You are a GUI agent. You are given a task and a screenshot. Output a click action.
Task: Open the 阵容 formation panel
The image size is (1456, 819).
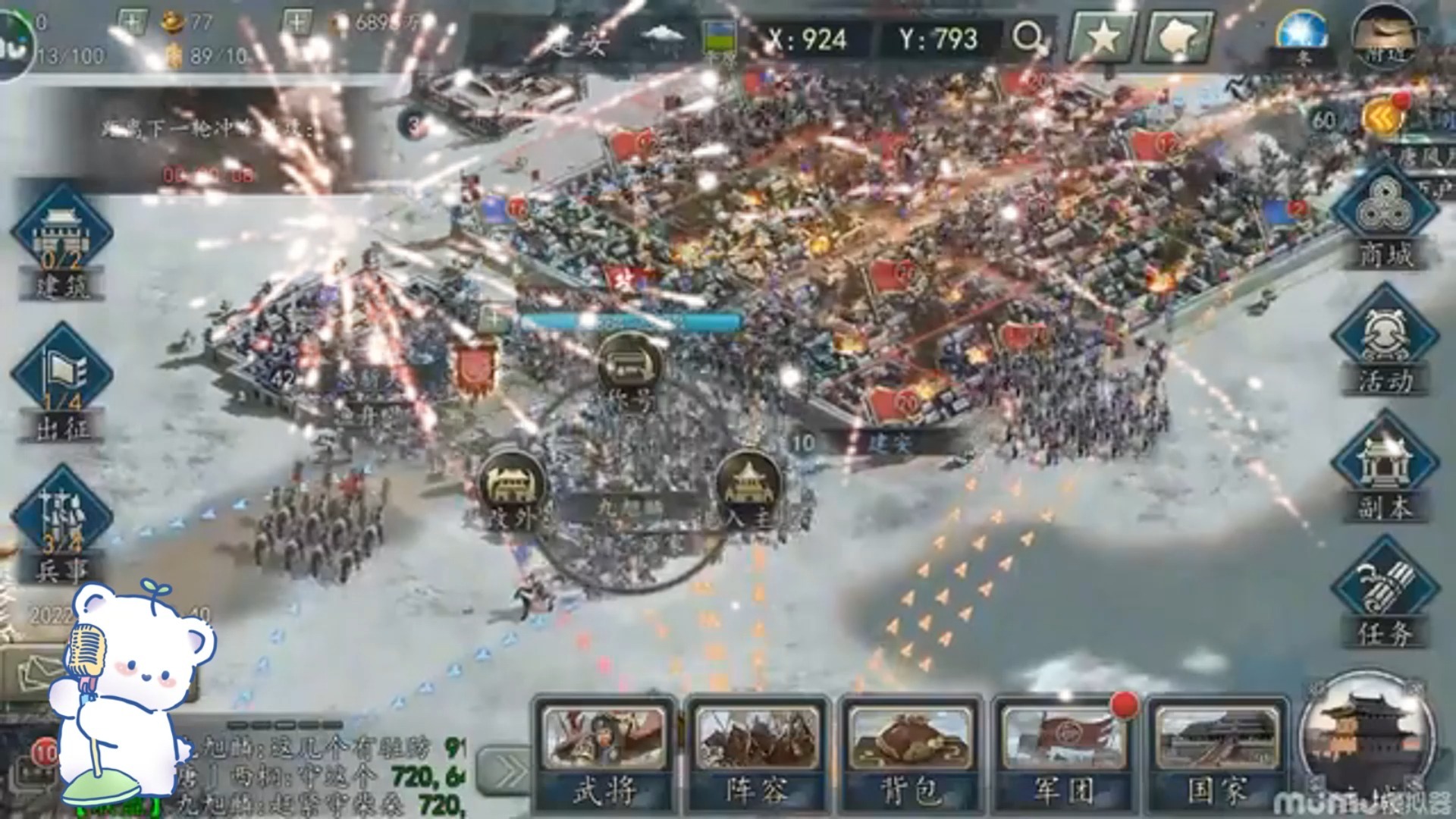click(757, 755)
